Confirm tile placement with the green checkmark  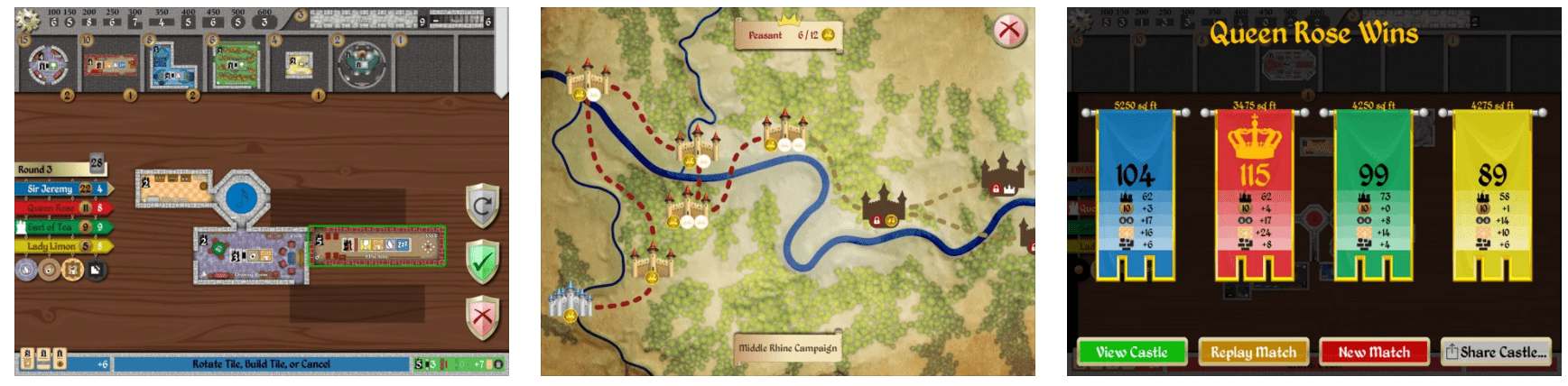pyautogui.click(x=482, y=262)
